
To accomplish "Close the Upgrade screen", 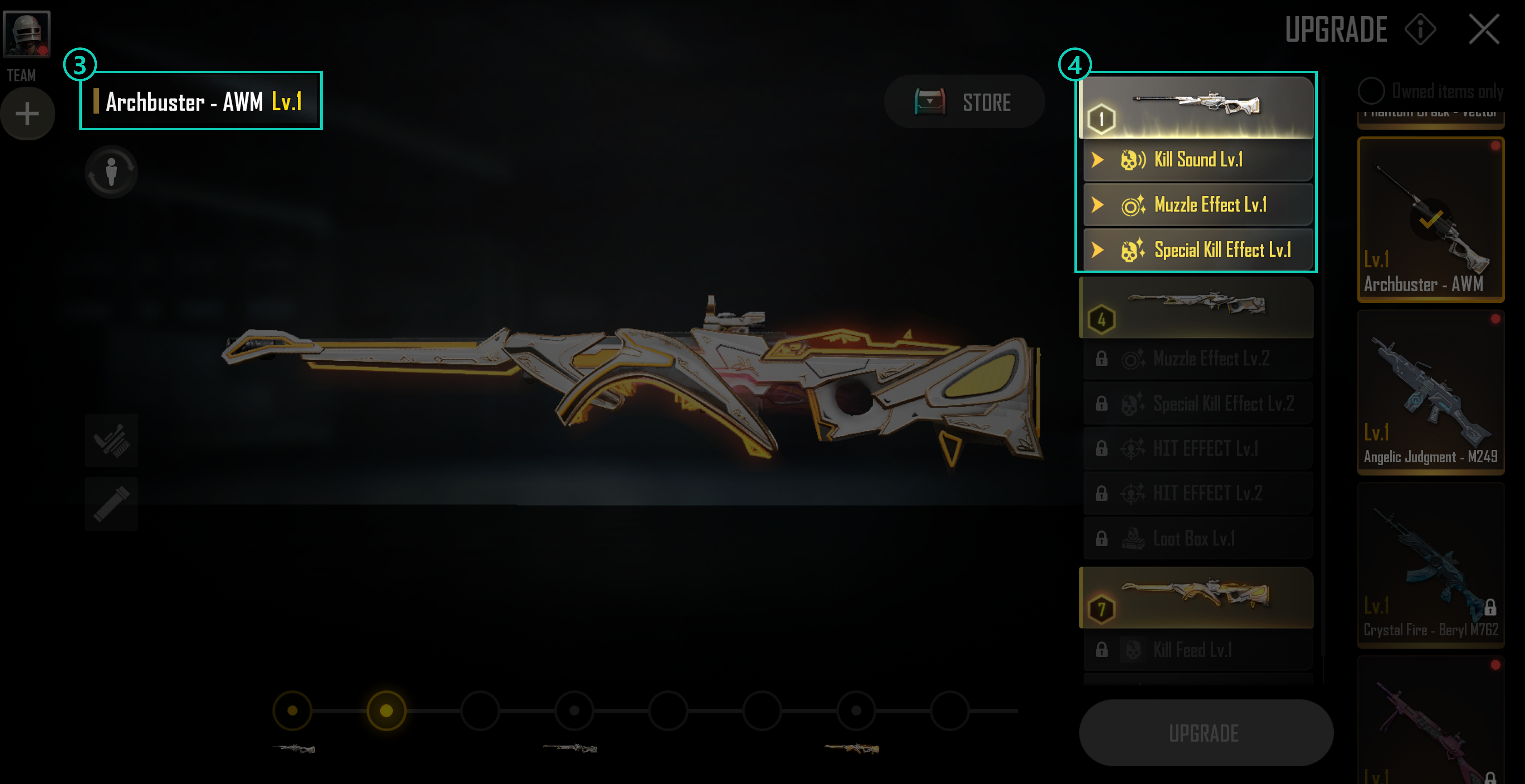I will 1483,29.
